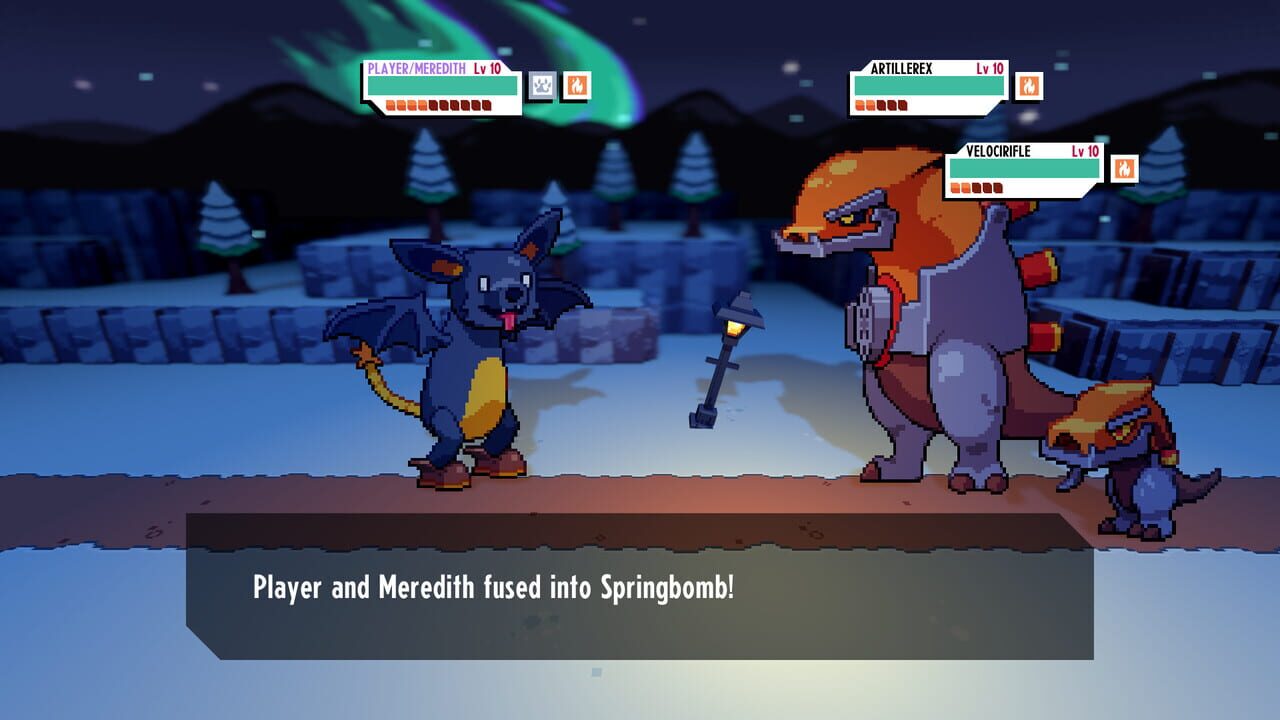The height and width of the screenshot is (720, 1280).
Task: Select the leftmost AP pip under Artillerex
Action: pos(862,103)
